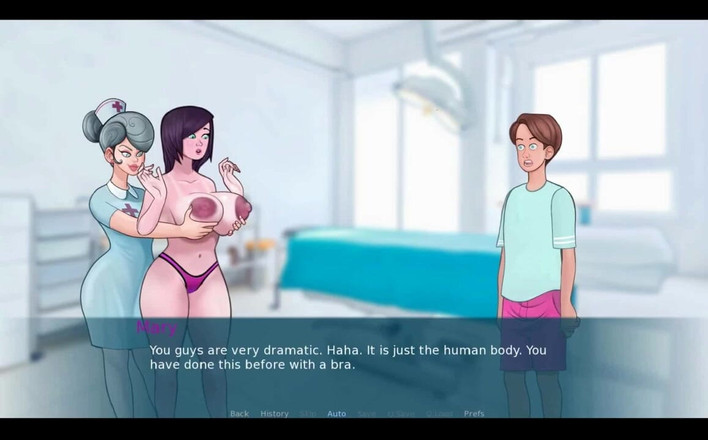
Task: Open the Save menu
Action: click(366, 413)
